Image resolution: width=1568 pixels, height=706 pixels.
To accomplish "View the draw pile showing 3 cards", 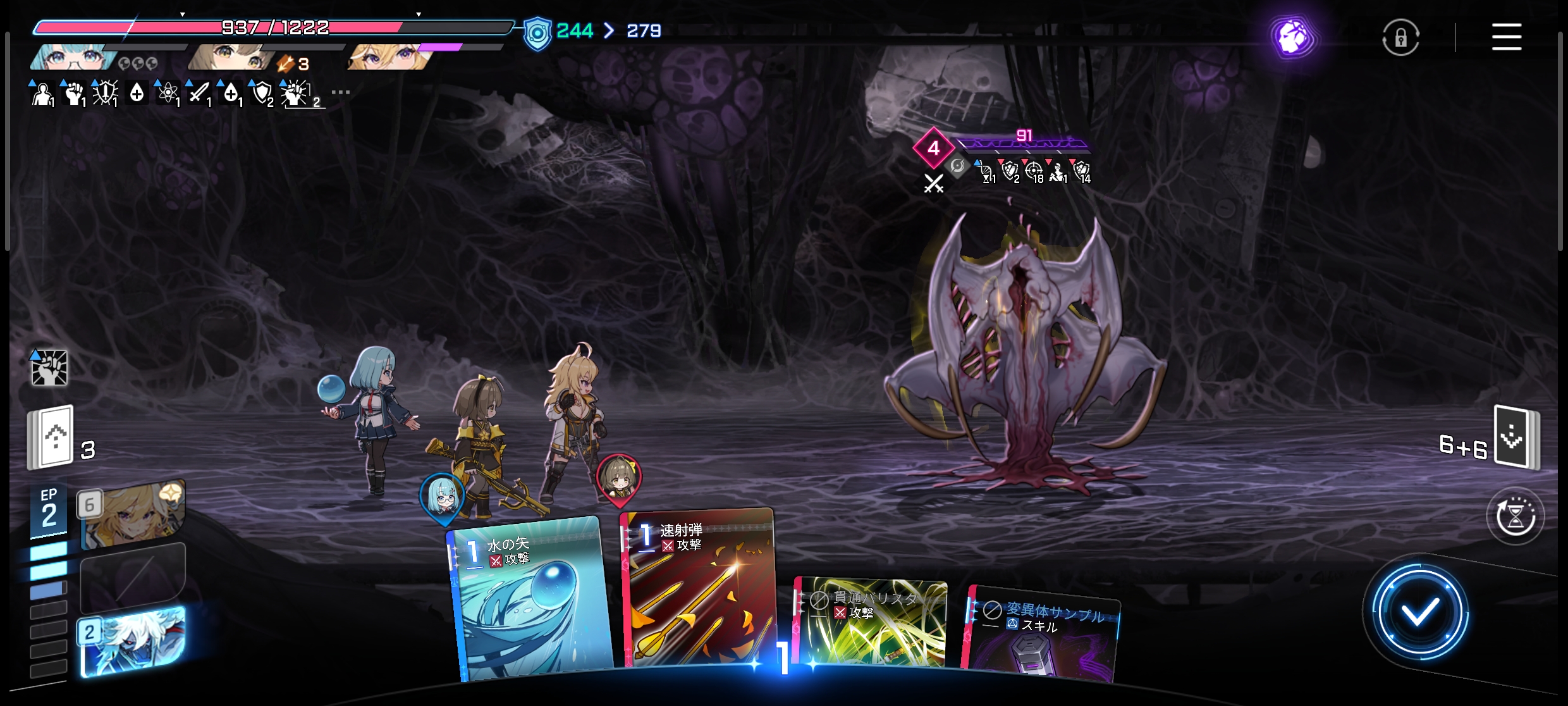I will pyautogui.click(x=52, y=438).
